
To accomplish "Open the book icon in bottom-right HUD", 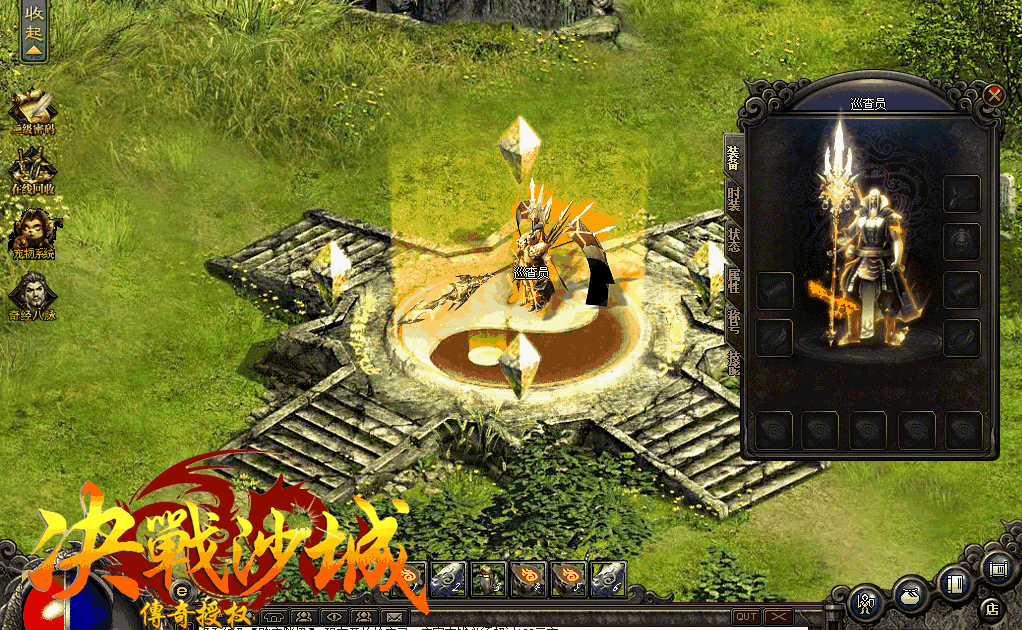I will 954,583.
